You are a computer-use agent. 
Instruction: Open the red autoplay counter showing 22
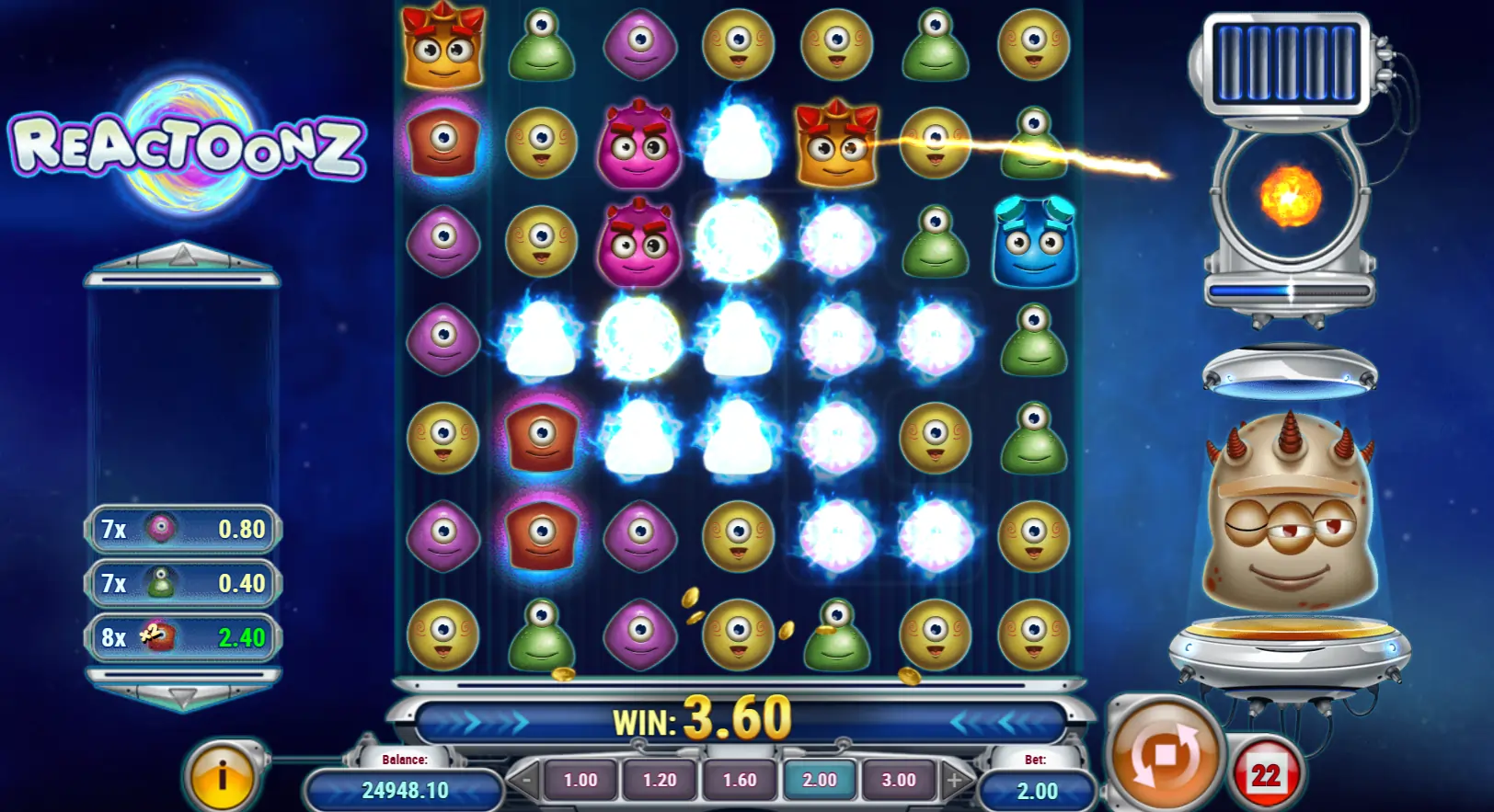(1266, 775)
